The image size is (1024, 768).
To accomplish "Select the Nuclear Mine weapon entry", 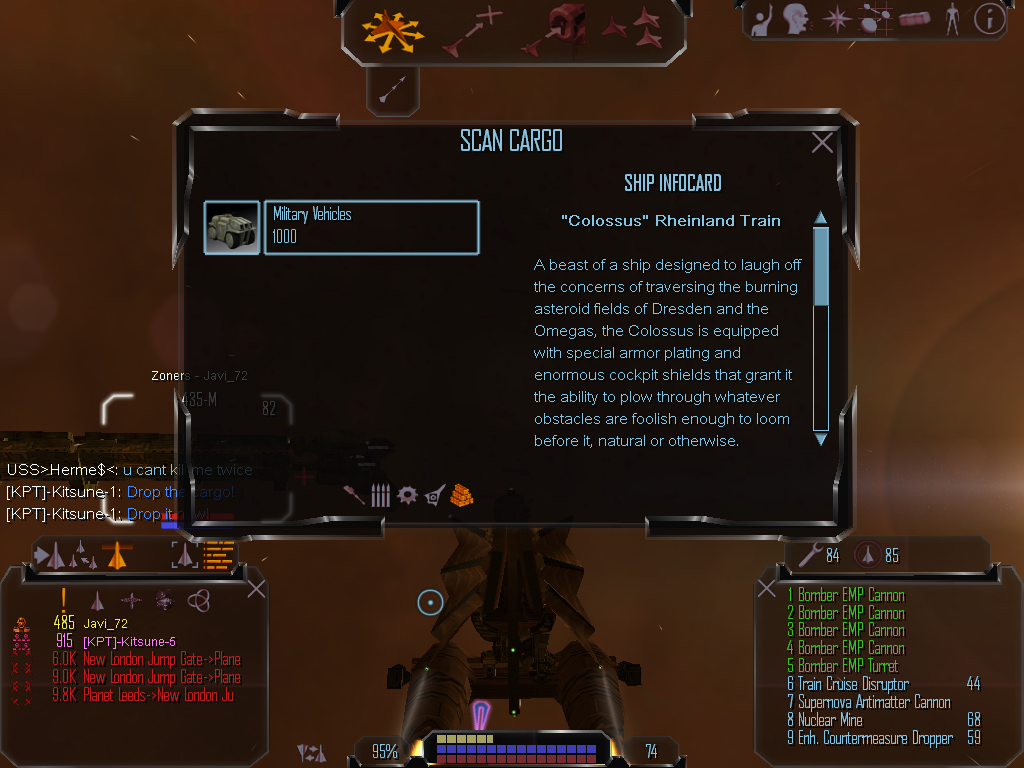I will [839, 720].
